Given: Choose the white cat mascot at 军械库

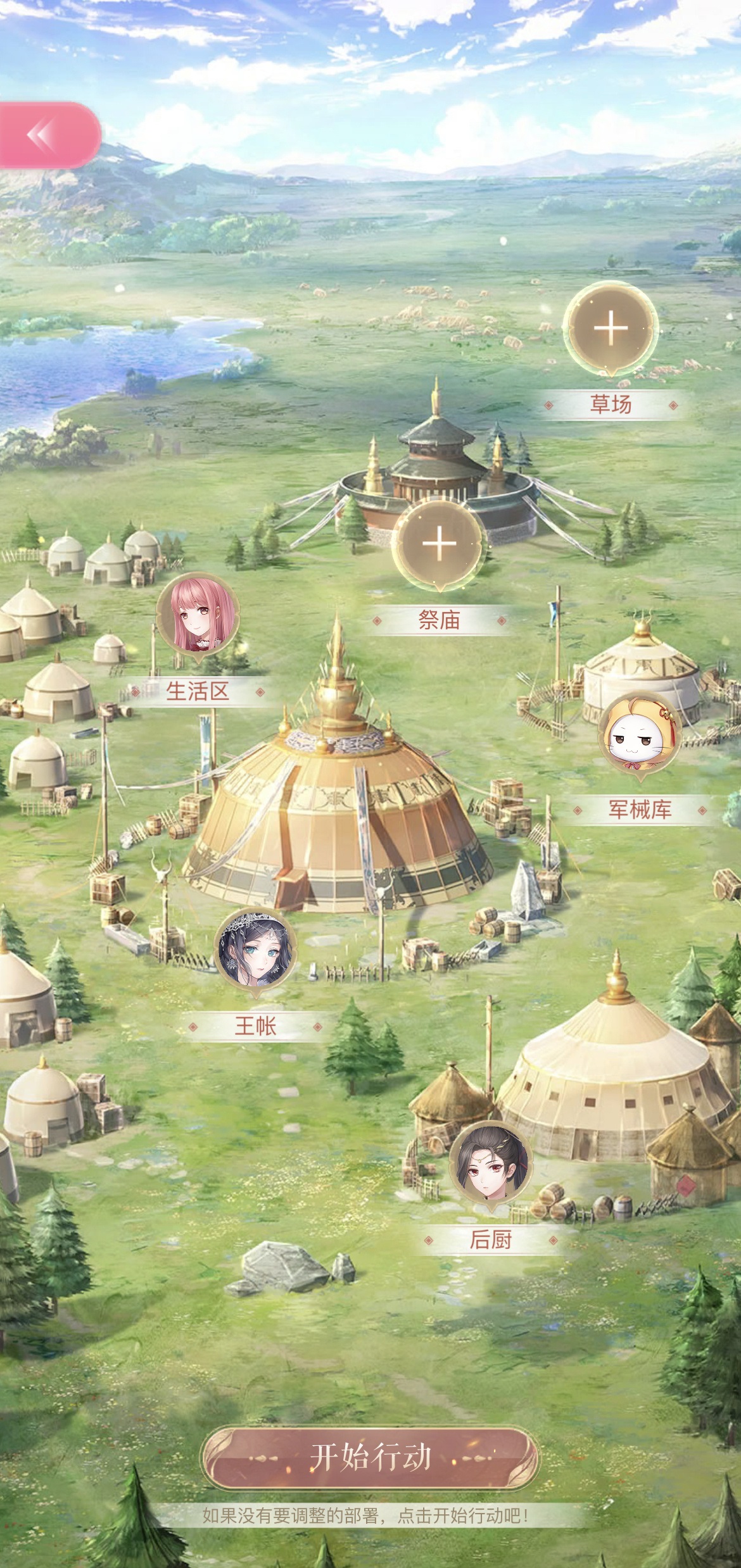Looking at the screenshot, I should click(x=639, y=734).
